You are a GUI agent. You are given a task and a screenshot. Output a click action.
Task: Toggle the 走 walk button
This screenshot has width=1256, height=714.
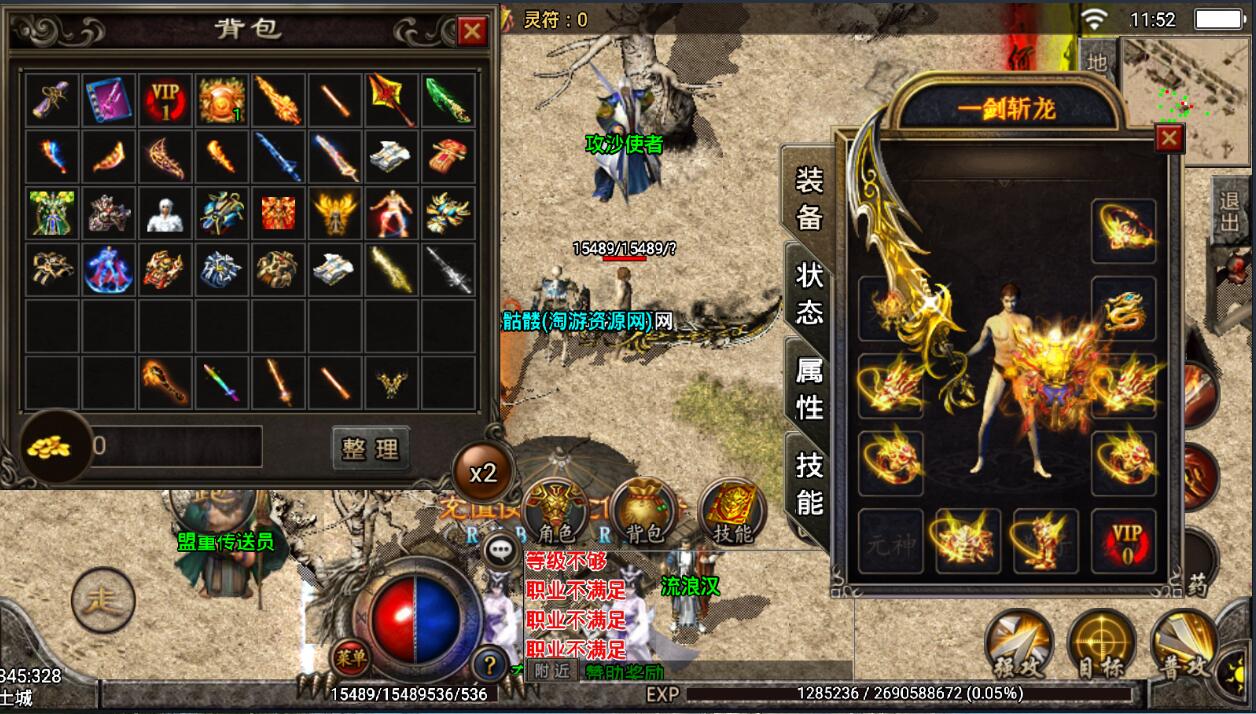pyautogui.click(x=103, y=600)
